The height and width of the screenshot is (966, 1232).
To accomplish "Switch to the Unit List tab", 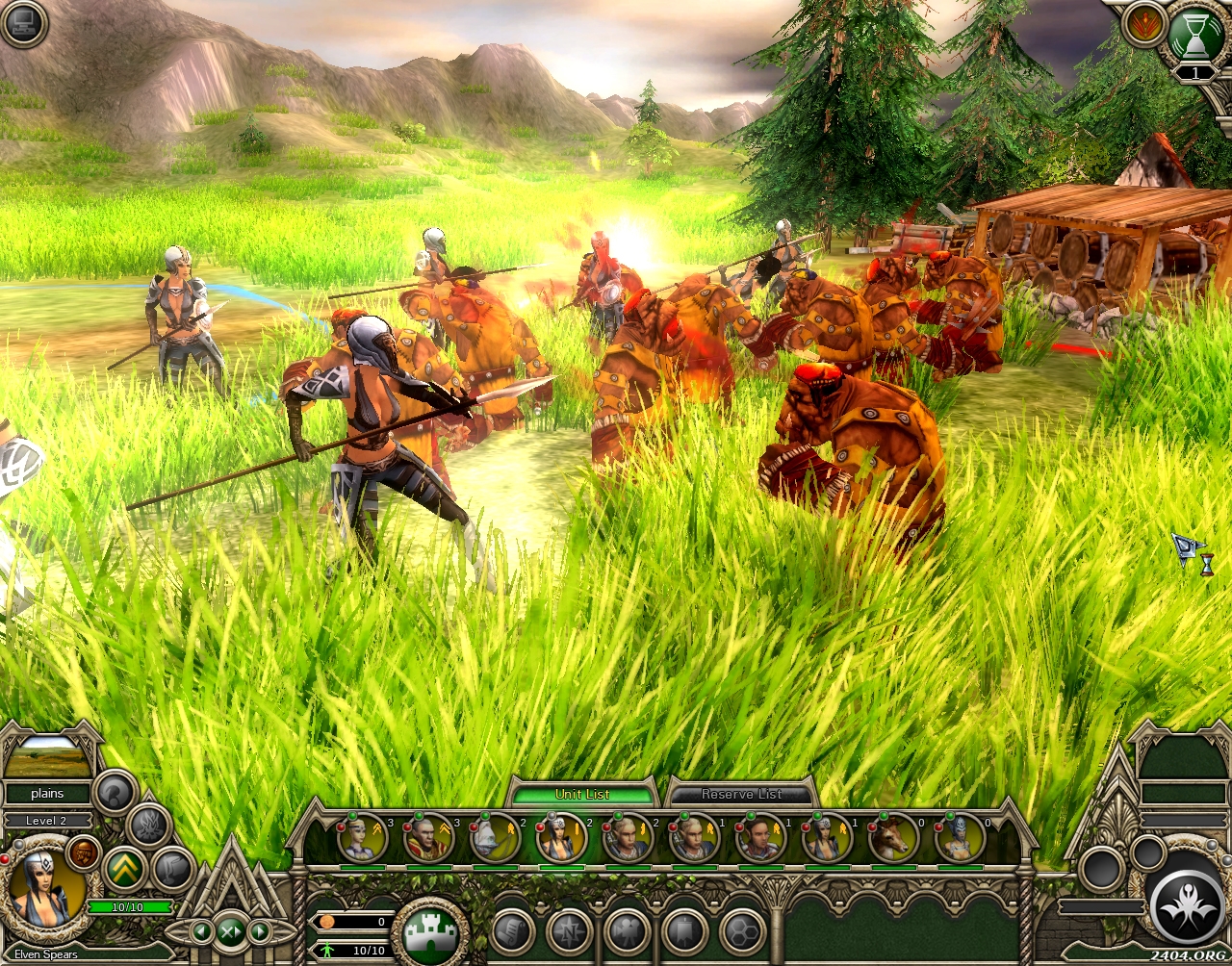I will point(581,794).
